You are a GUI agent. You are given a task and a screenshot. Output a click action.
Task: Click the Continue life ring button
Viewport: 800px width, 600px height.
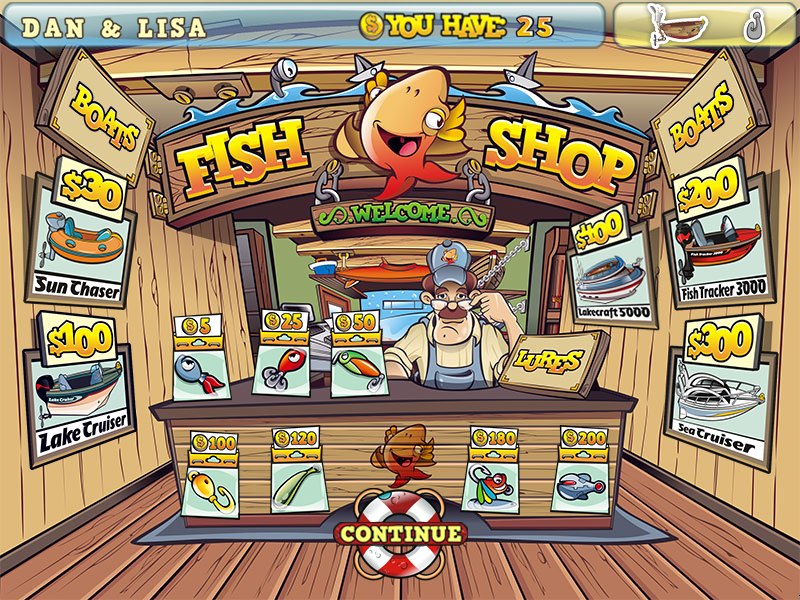[401, 533]
